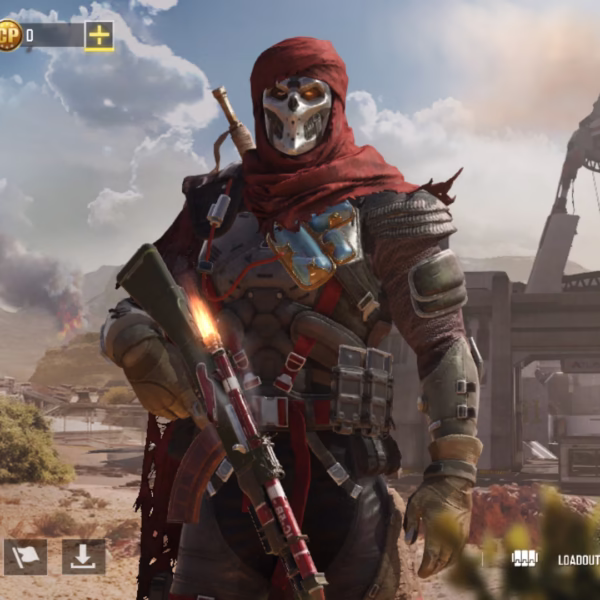Add CP with the yellow plus button
This screenshot has height=600, width=600.
point(99,36)
